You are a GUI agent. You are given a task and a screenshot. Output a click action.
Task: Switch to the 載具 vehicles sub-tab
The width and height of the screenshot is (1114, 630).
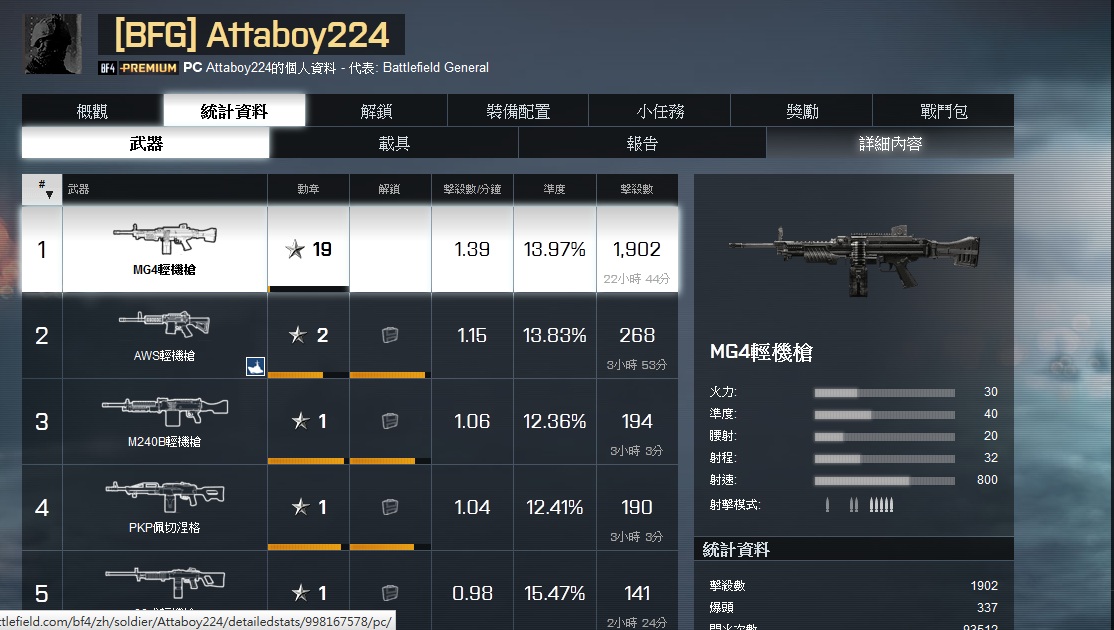coord(394,143)
